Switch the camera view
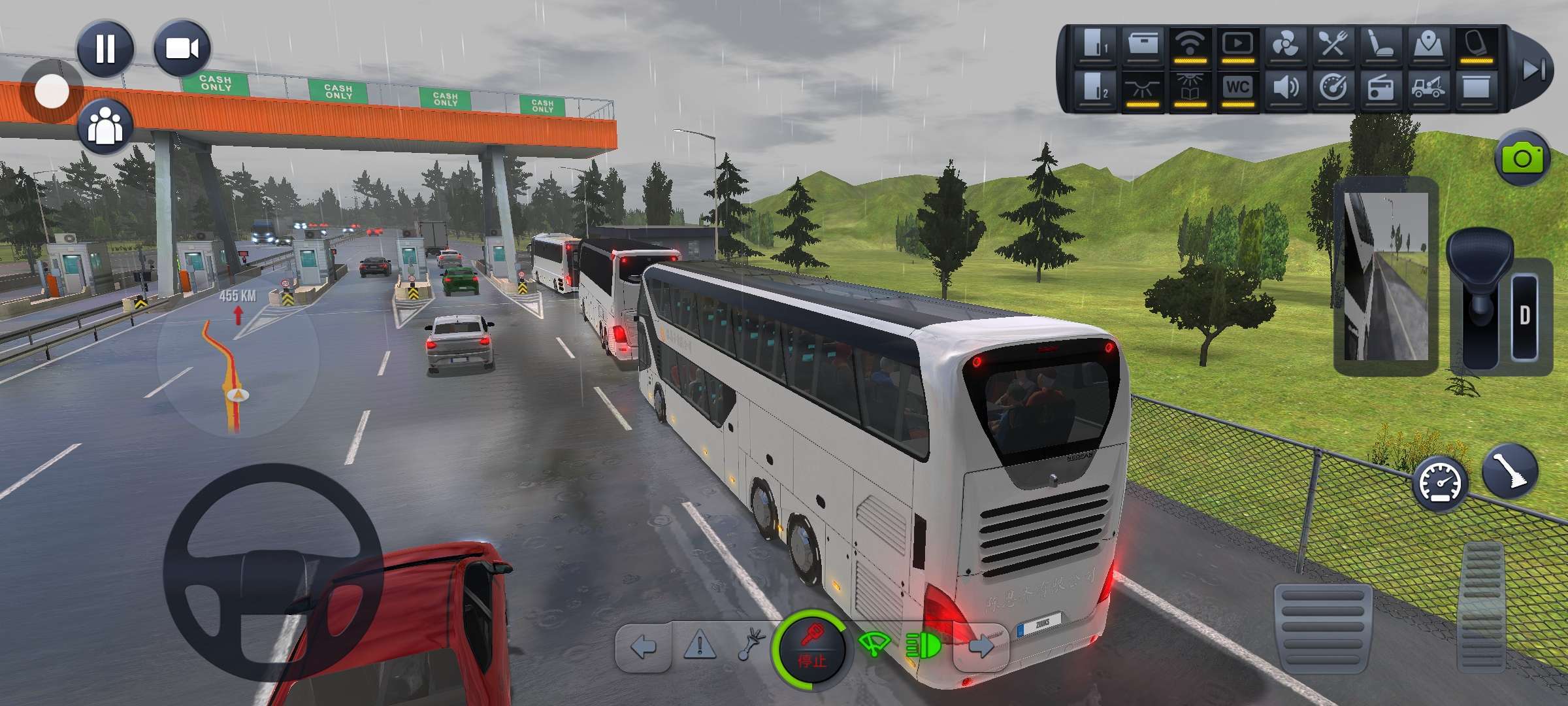 point(182,48)
